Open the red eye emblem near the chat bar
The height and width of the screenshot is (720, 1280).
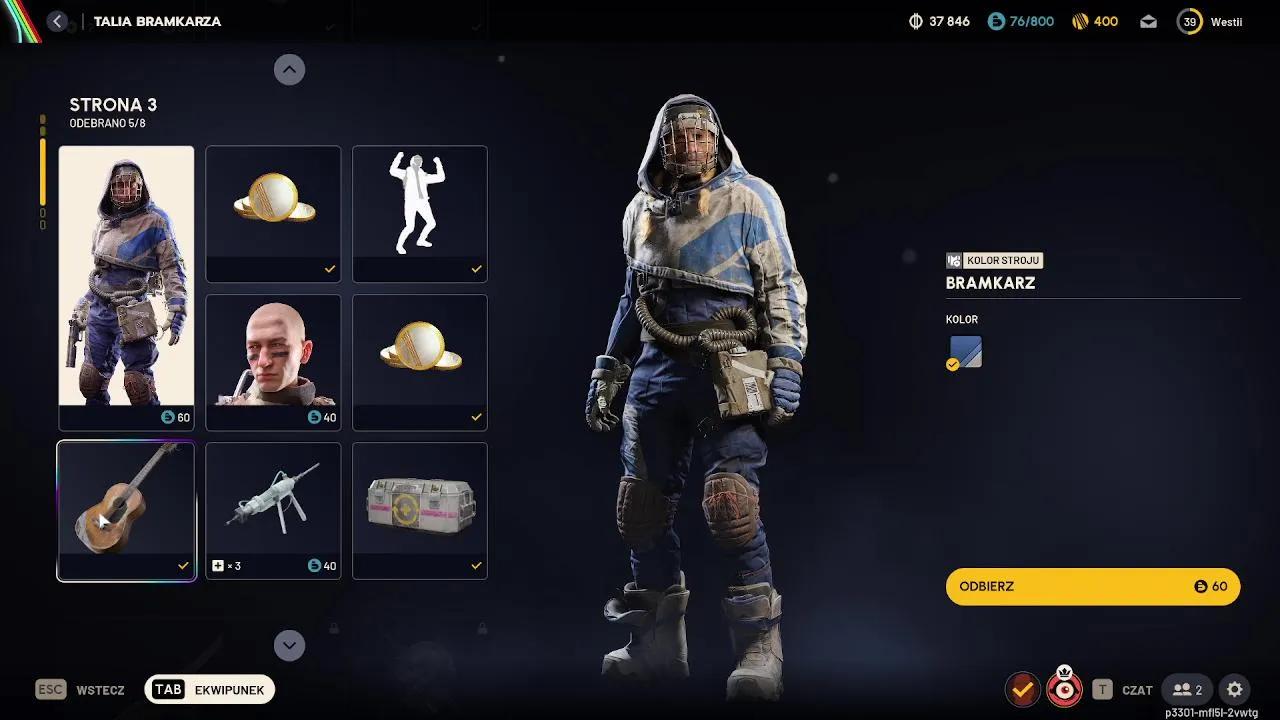(x=1064, y=689)
